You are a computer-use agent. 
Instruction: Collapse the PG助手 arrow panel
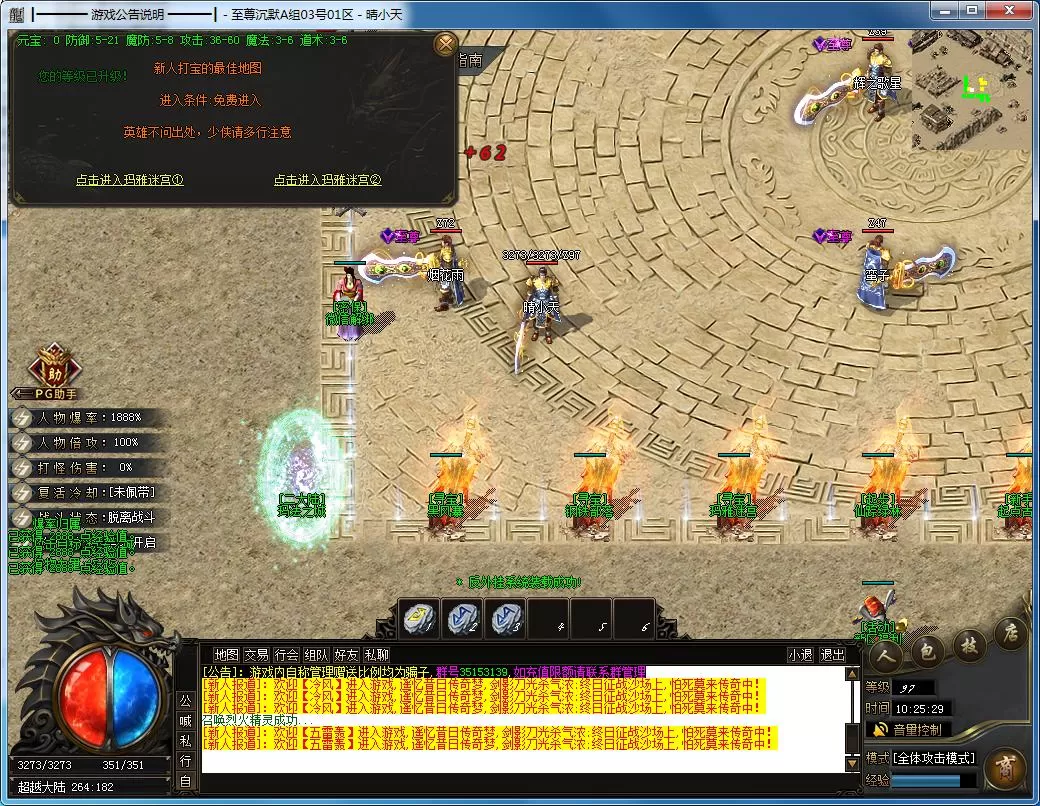pyautogui.click(x=22, y=394)
